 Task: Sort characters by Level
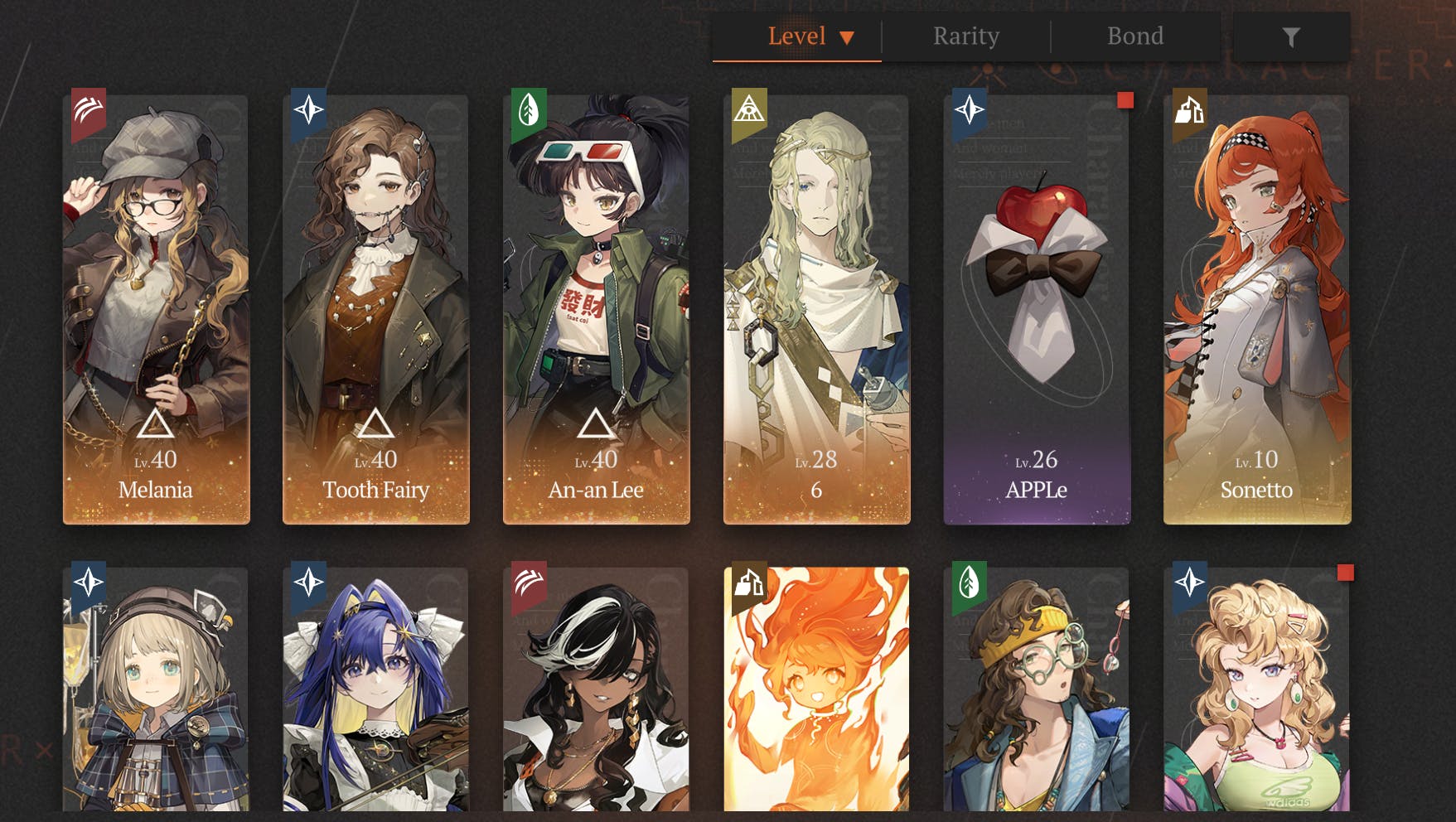(x=796, y=36)
